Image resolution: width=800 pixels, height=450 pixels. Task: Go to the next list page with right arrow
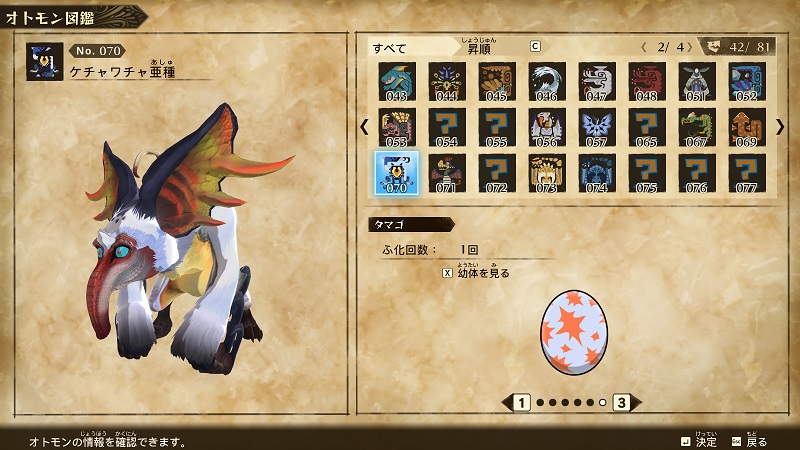780,127
